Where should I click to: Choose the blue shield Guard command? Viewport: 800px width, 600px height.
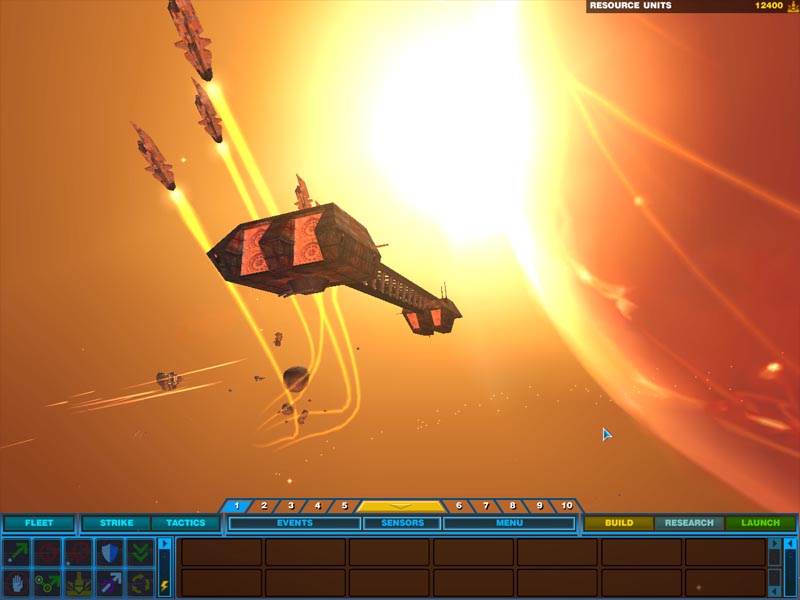[x=109, y=552]
